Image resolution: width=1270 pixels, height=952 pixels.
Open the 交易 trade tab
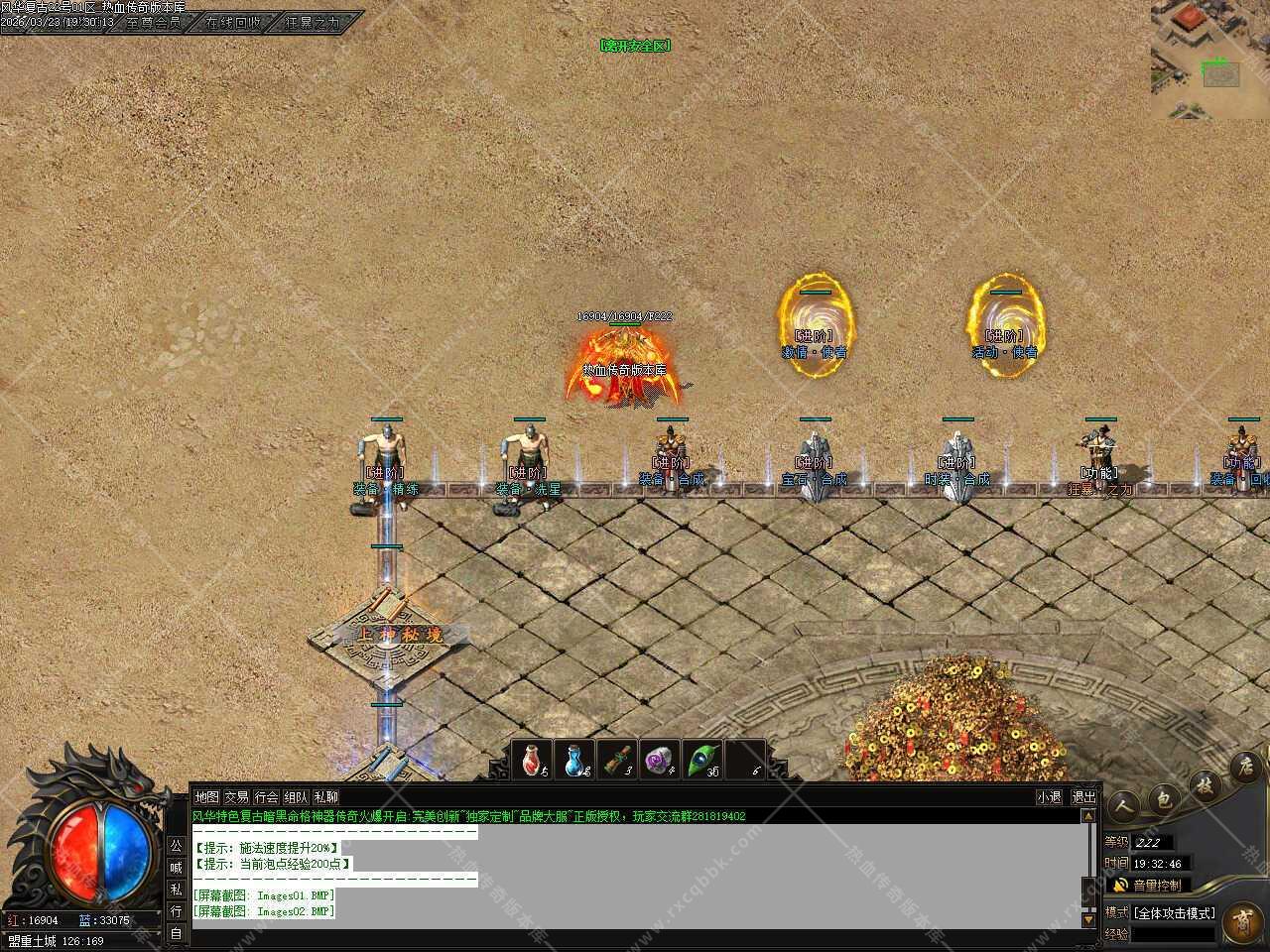(236, 797)
